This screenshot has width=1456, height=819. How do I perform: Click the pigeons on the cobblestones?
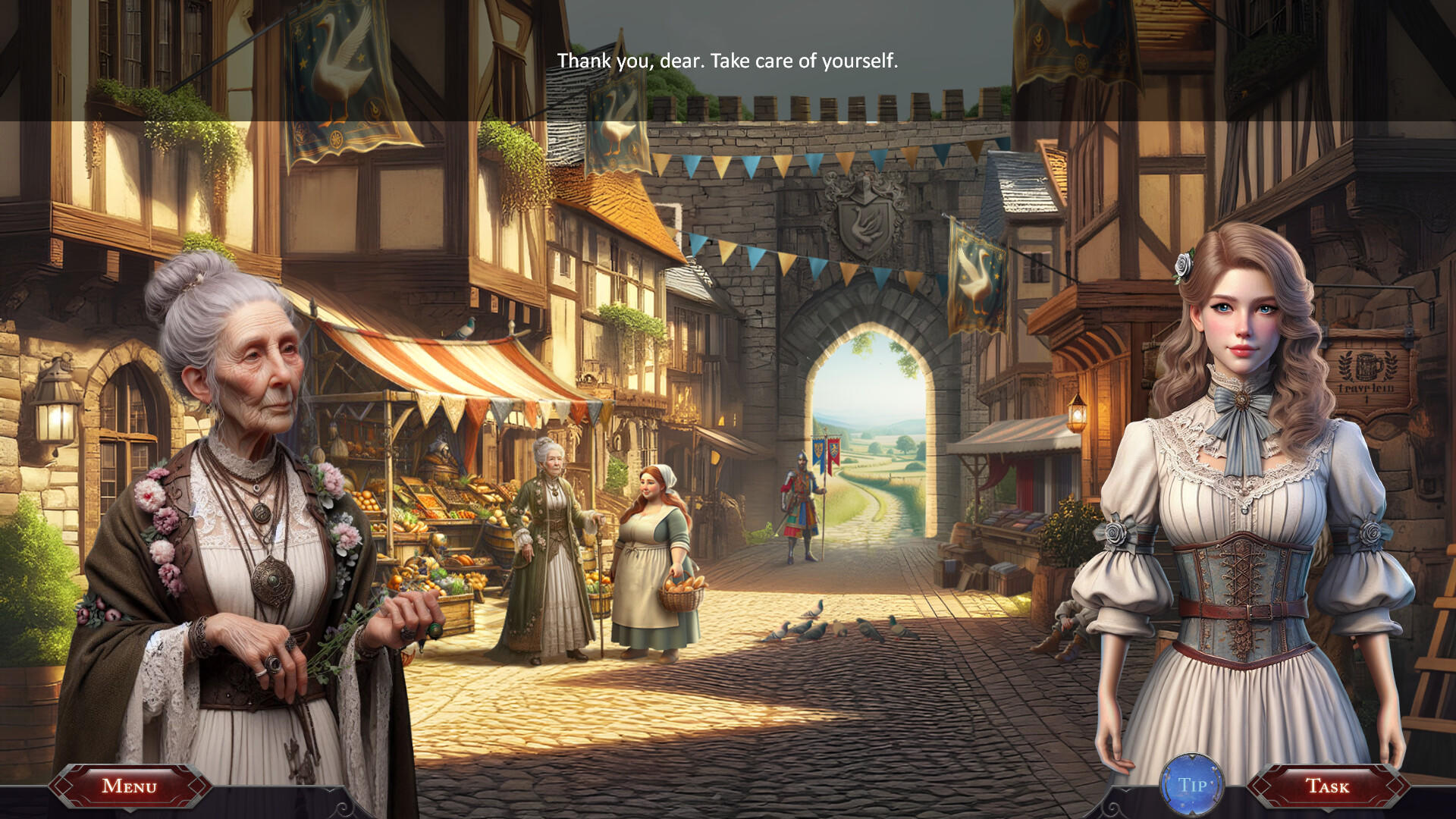819,629
